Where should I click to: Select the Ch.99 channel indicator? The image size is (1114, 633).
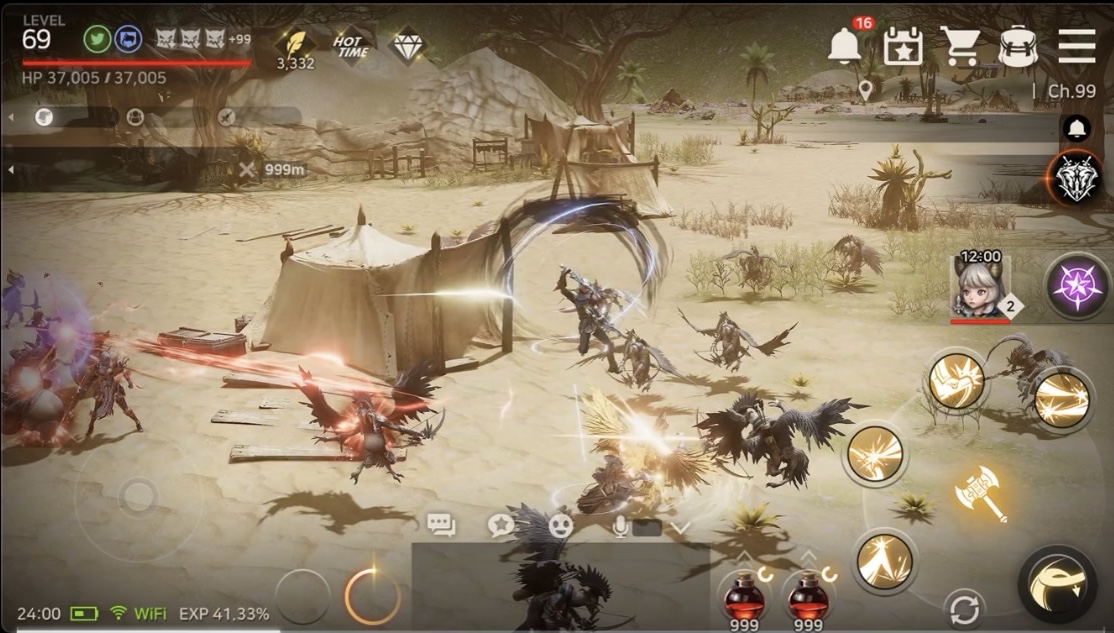[1071, 91]
